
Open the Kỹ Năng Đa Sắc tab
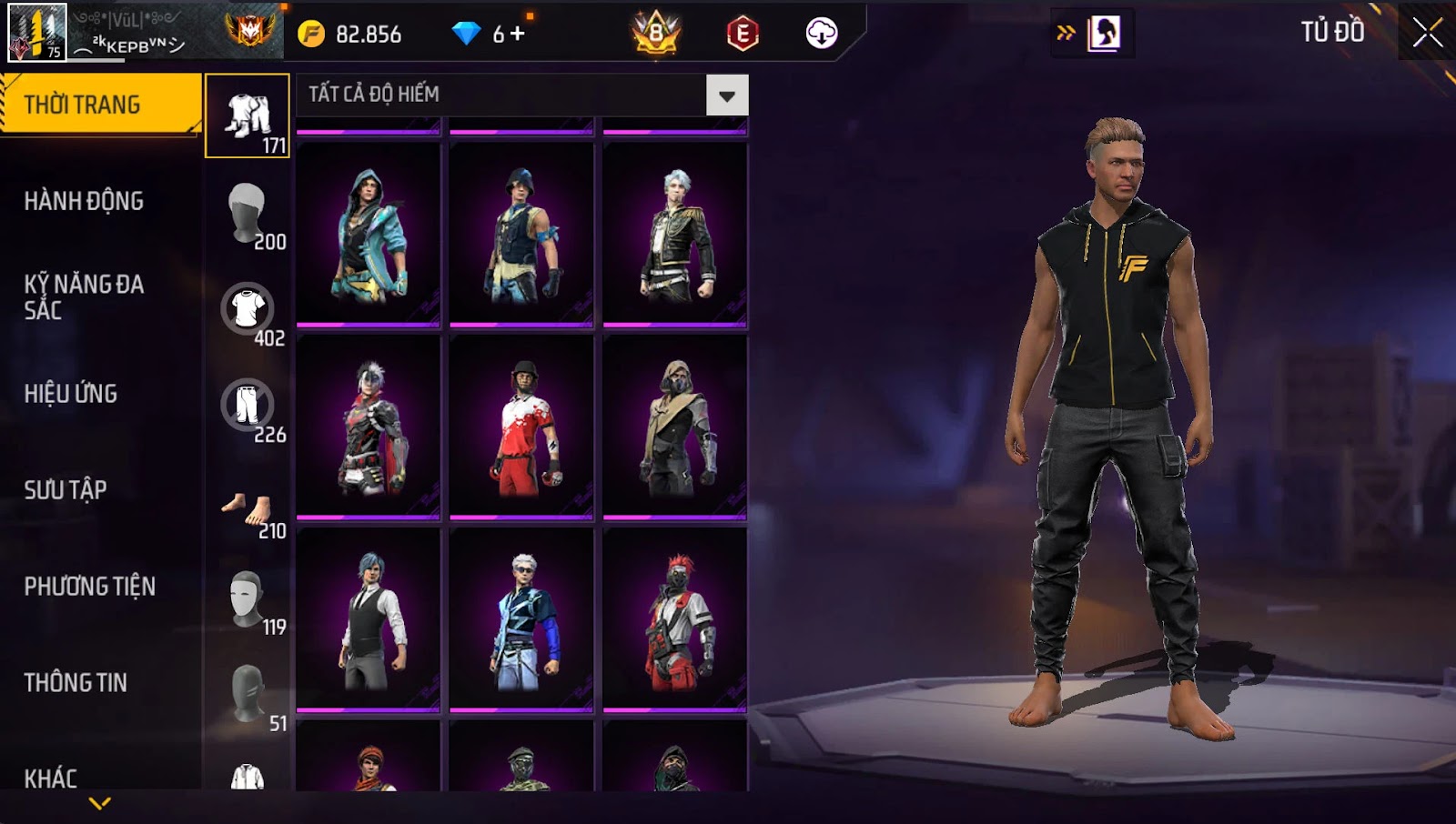click(84, 296)
